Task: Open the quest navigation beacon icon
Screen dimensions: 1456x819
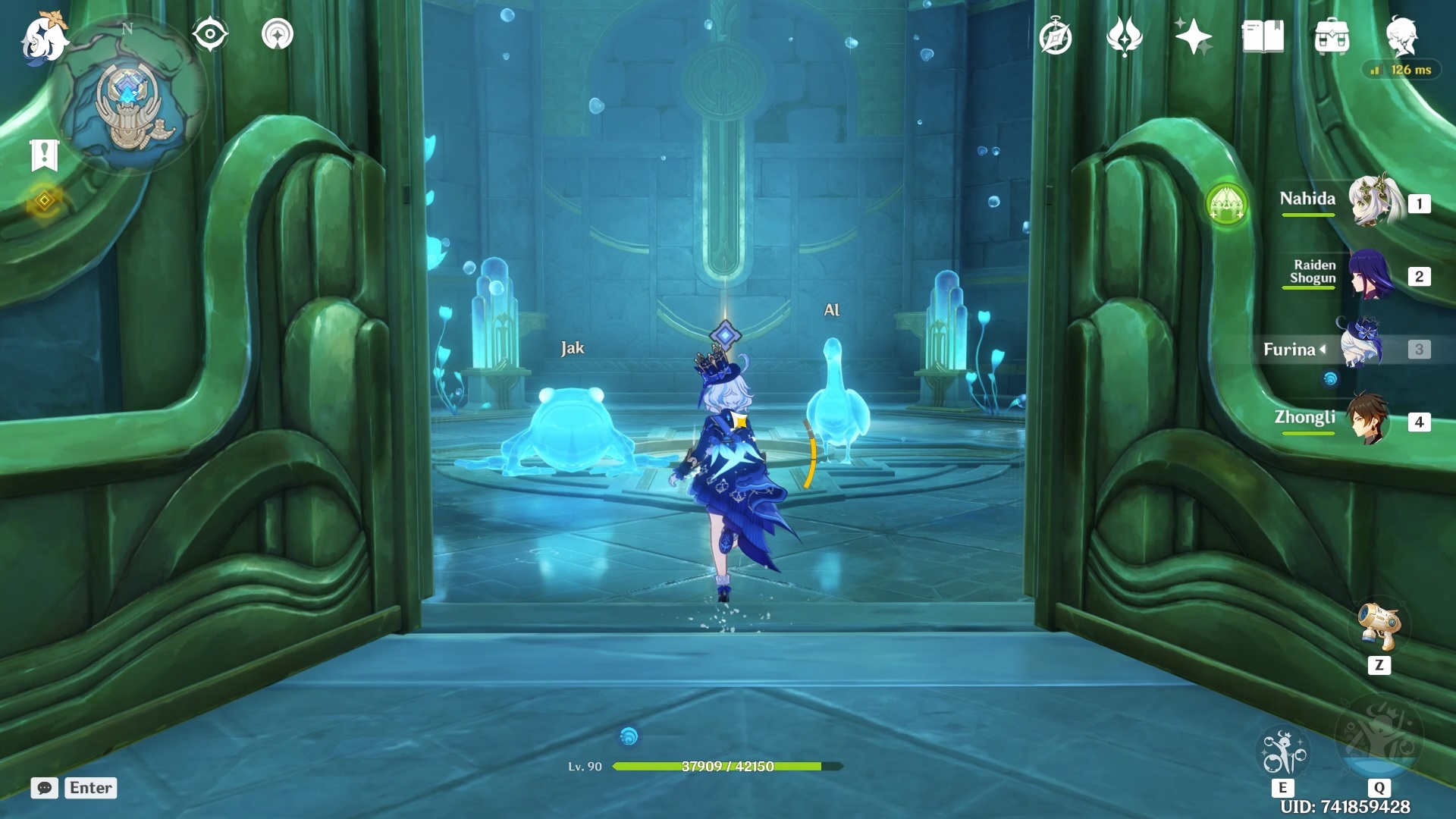Action: (278, 35)
